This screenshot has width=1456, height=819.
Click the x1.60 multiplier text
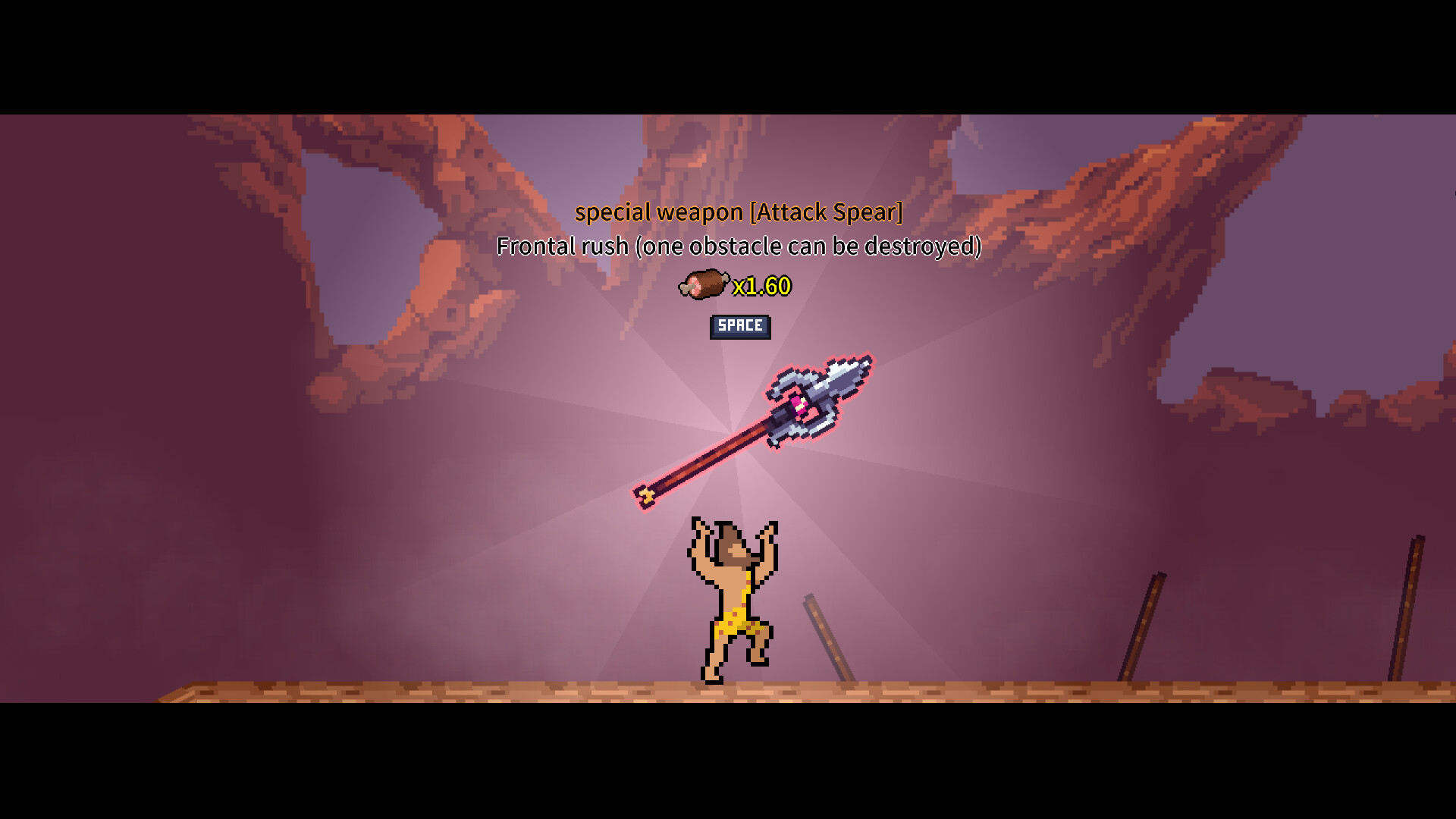761,287
